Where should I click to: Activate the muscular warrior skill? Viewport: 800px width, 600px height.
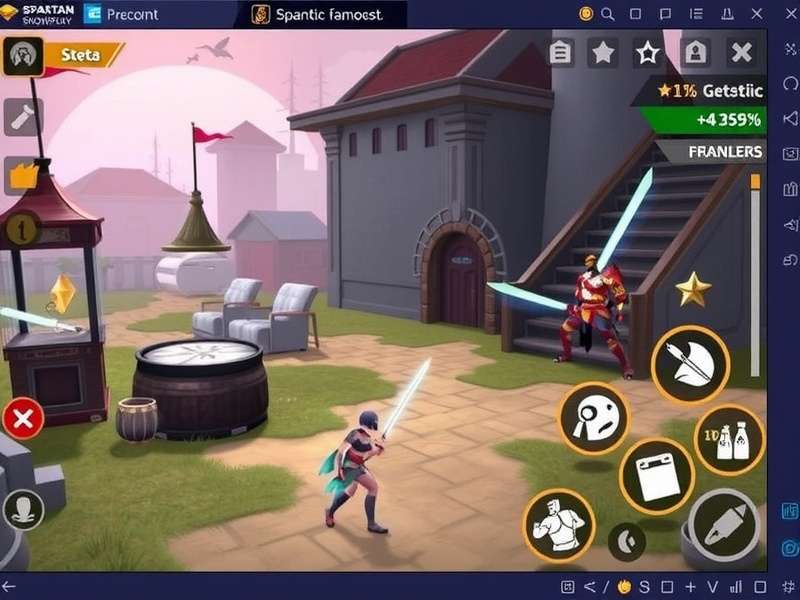pyautogui.click(x=559, y=524)
